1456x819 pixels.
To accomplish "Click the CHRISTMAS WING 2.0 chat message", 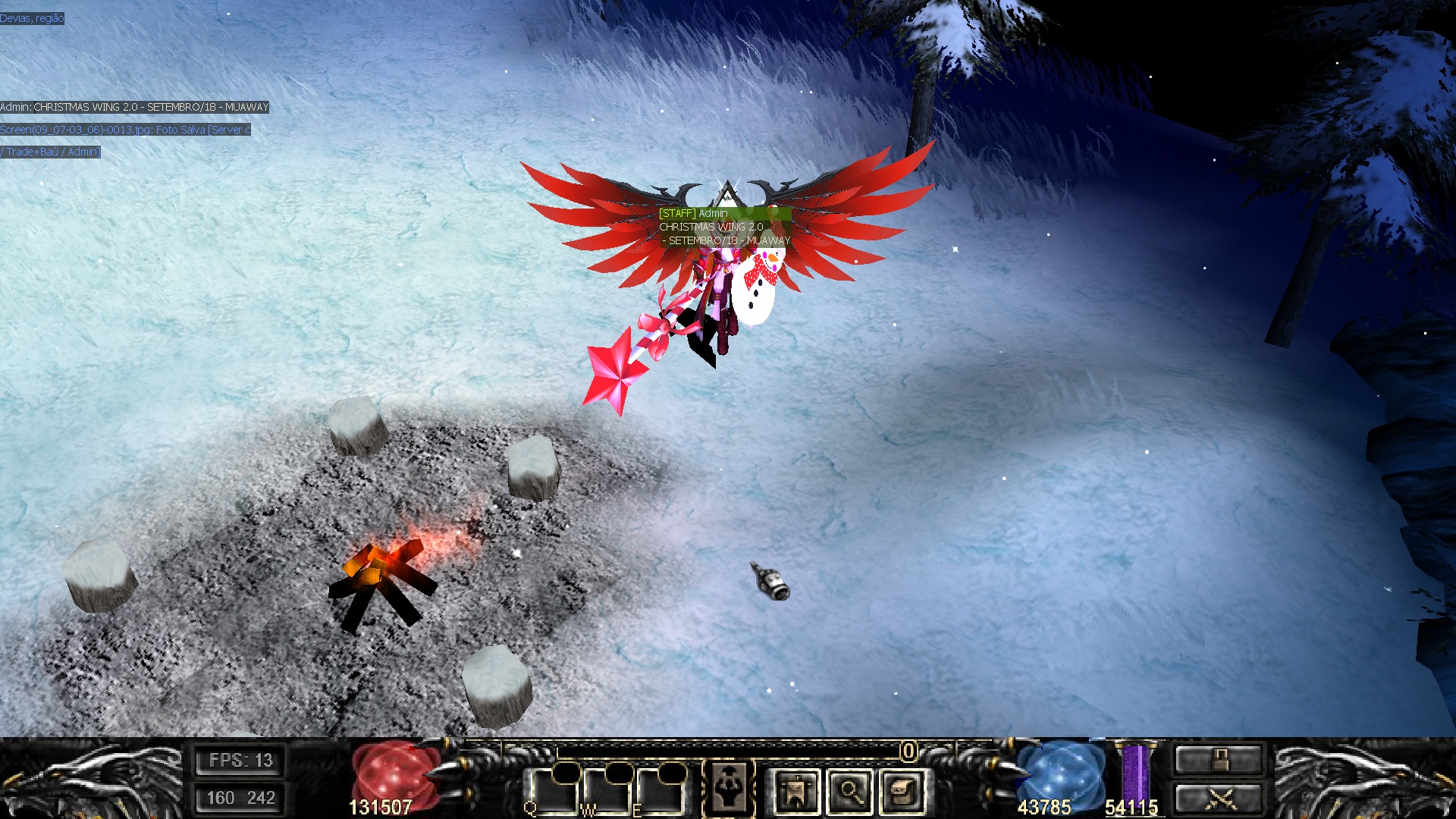I will (135, 108).
